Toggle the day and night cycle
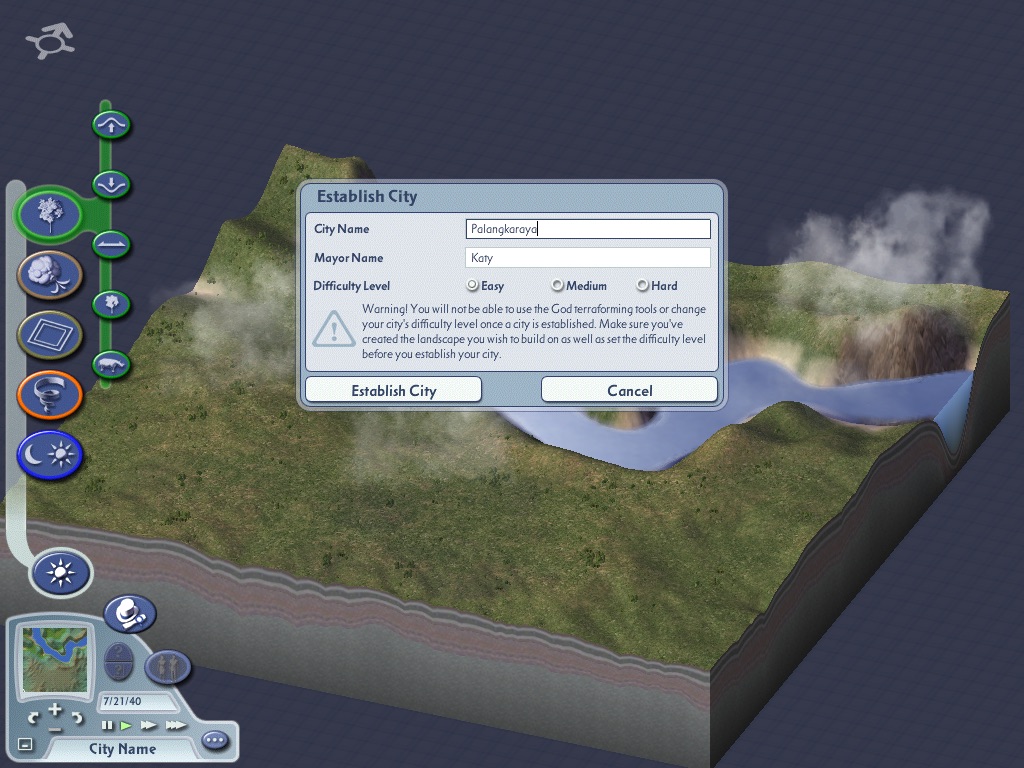 49,455
